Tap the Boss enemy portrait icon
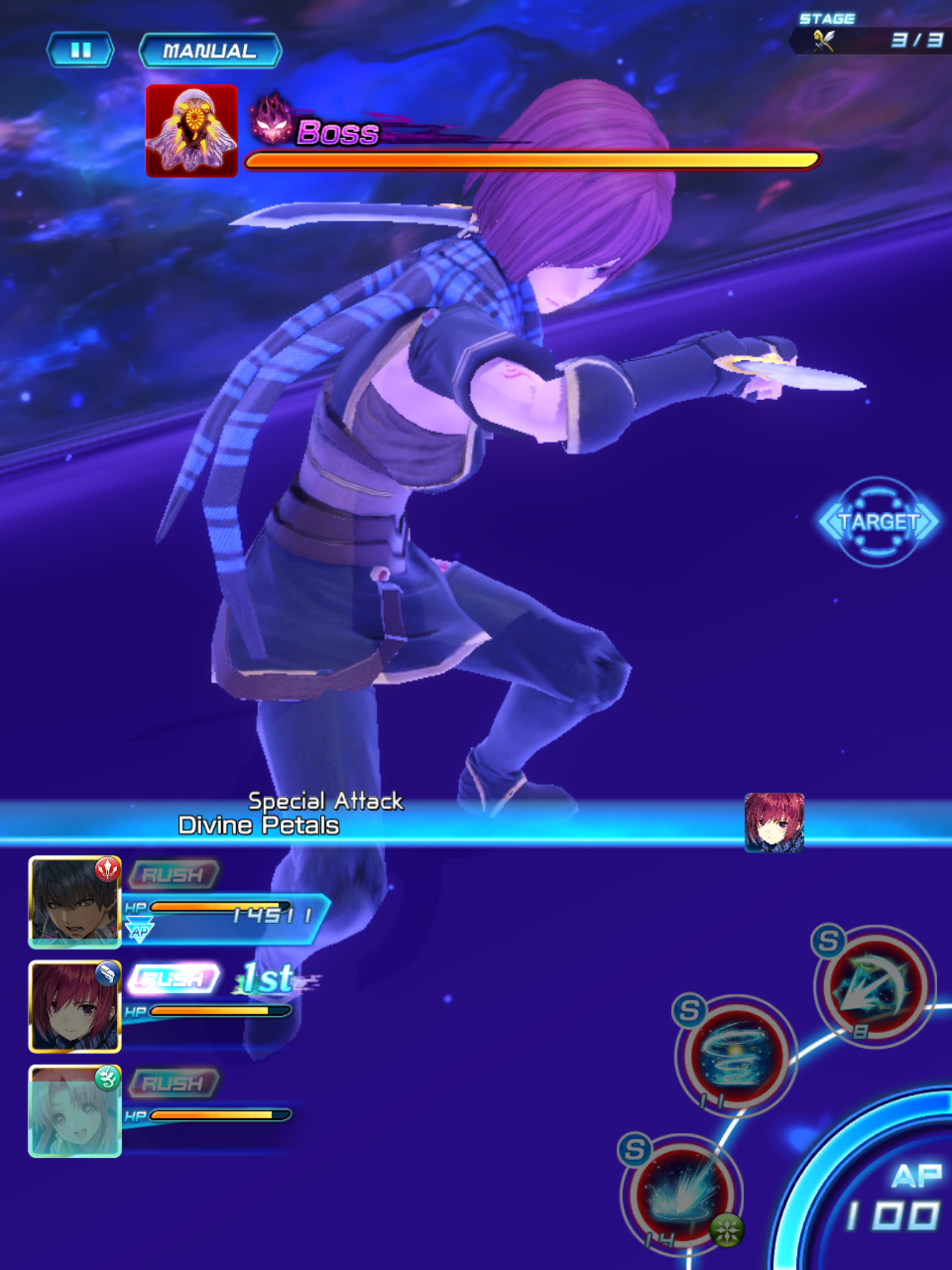The height and width of the screenshot is (1270, 952). click(271, 122)
